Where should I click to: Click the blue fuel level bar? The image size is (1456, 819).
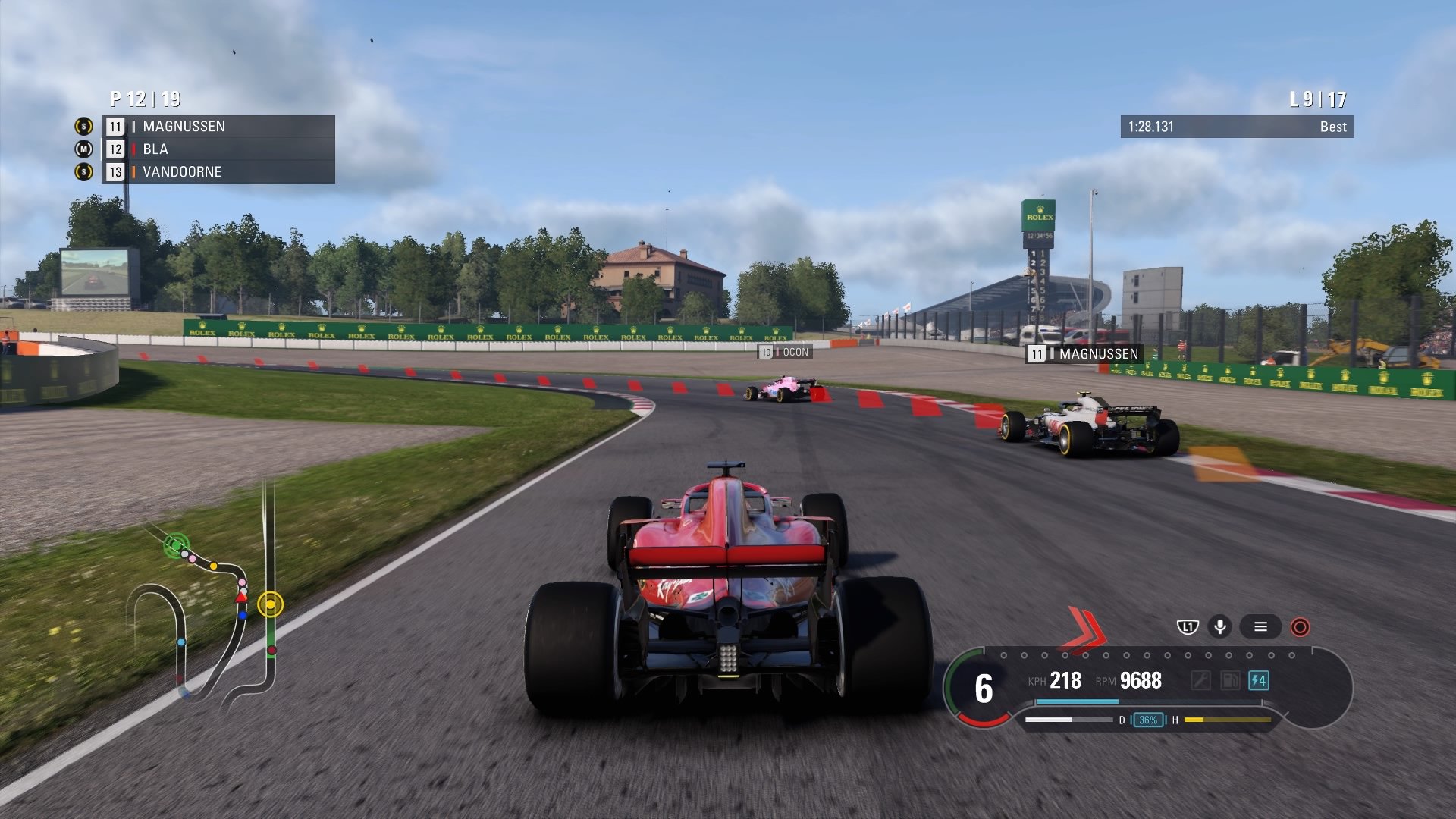pyautogui.click(x=1077, y=702)
